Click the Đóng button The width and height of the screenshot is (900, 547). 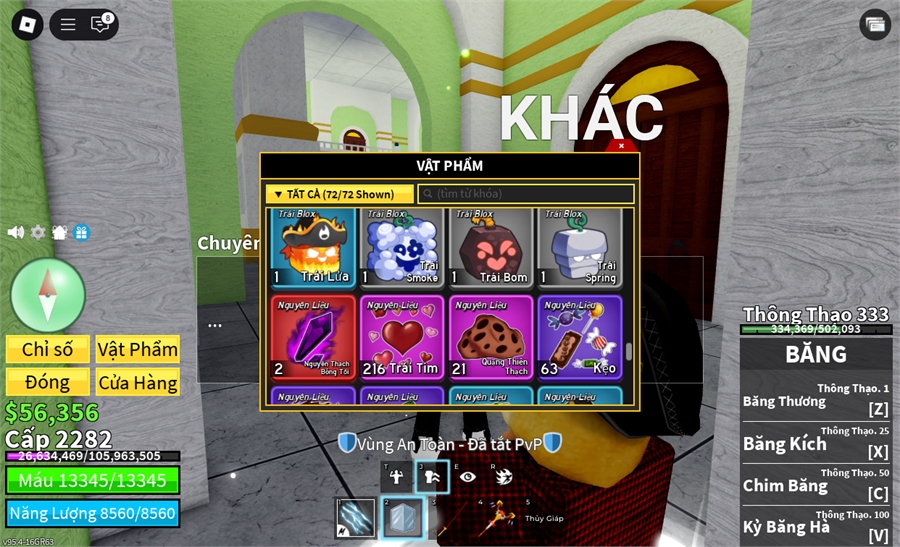(47, 382)
